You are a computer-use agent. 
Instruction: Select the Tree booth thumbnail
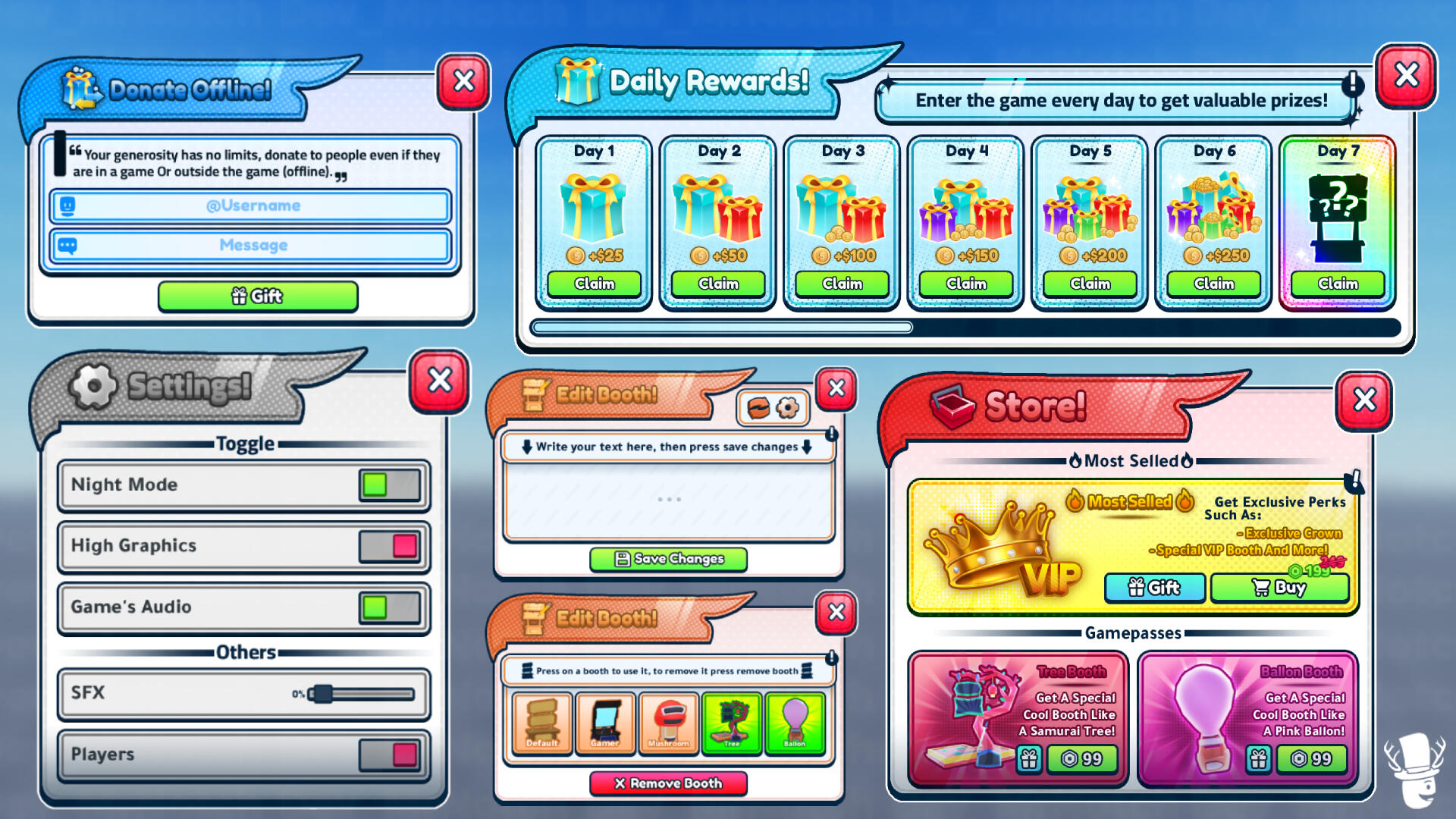coord(733,723)
